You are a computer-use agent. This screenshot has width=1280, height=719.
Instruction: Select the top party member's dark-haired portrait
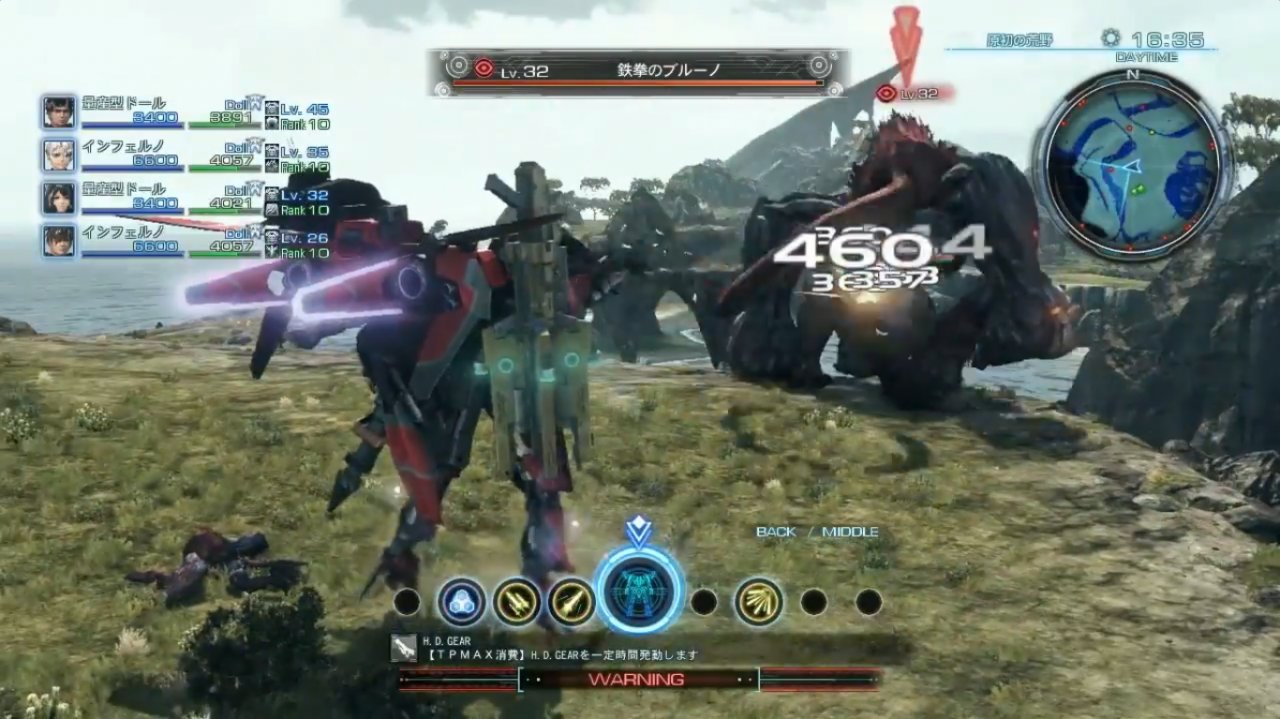59,111
